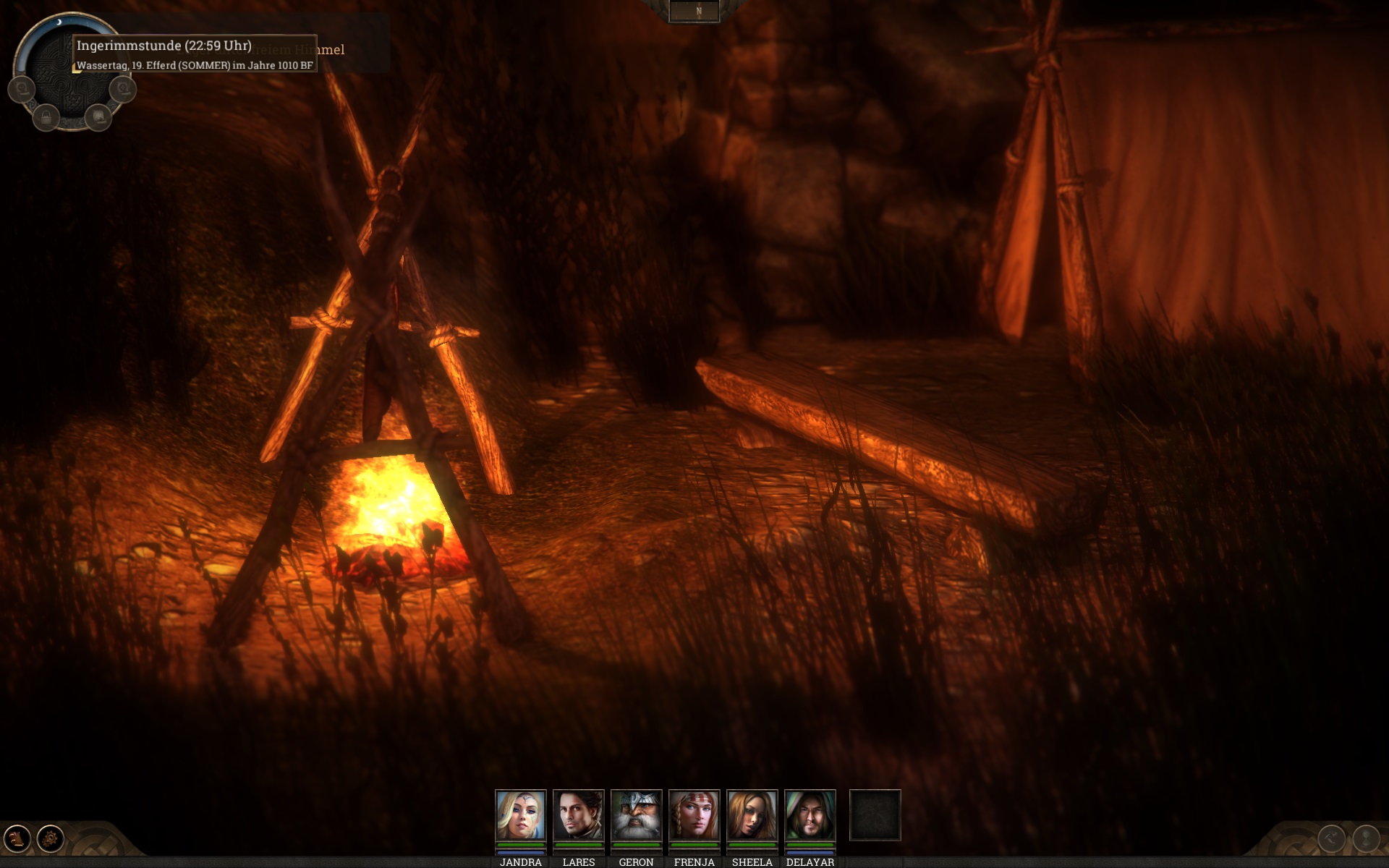Screen dimensions: 1389x868
Task: Zoom in the minimap with the plus scroll
Action: (x=123, y=89)
